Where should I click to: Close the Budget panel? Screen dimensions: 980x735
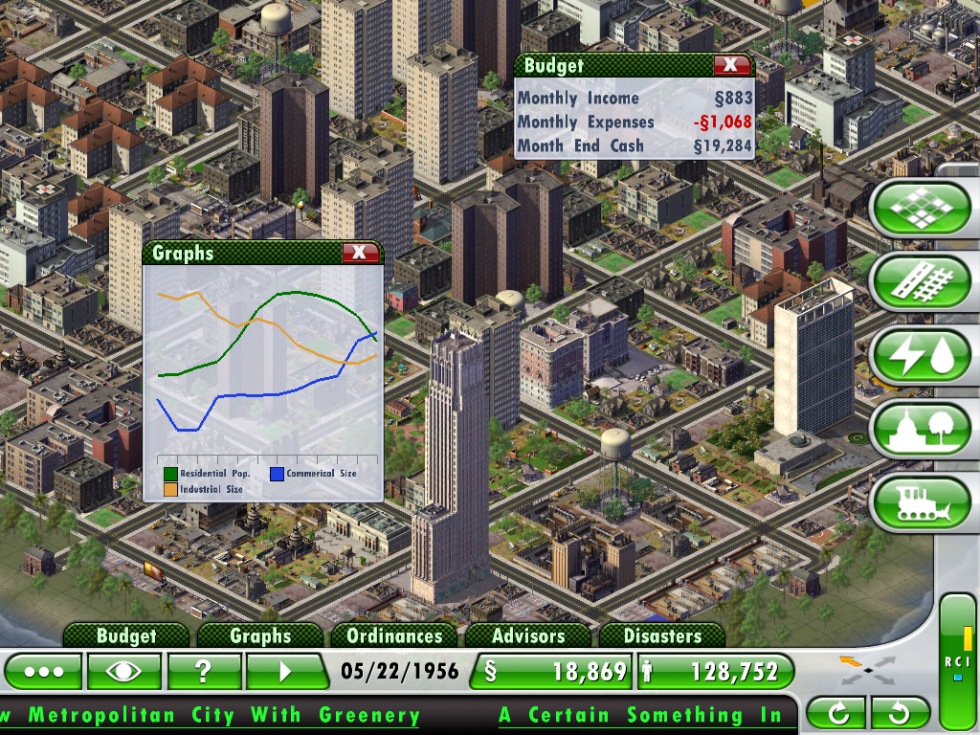(732, 65)
